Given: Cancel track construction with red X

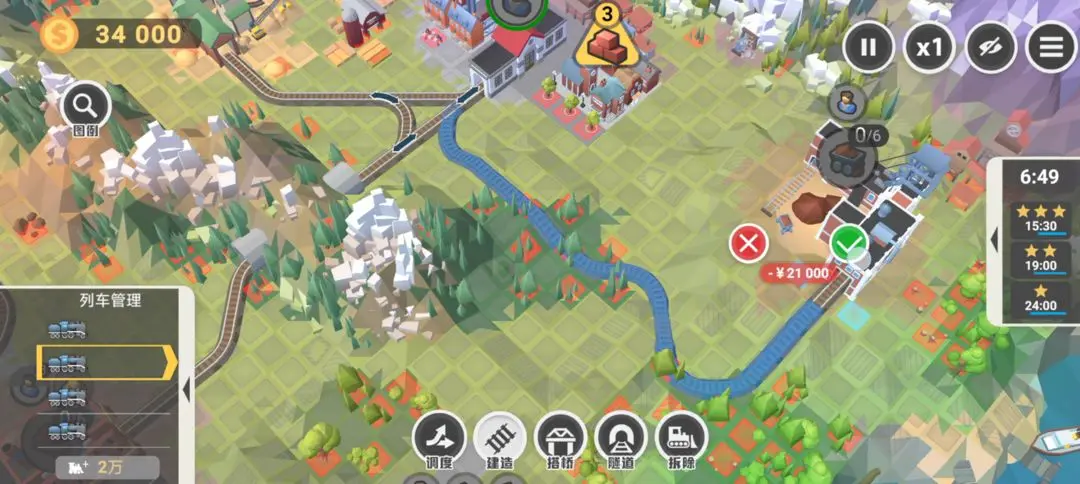Looking at the screenshot, I should click(748, 243).
